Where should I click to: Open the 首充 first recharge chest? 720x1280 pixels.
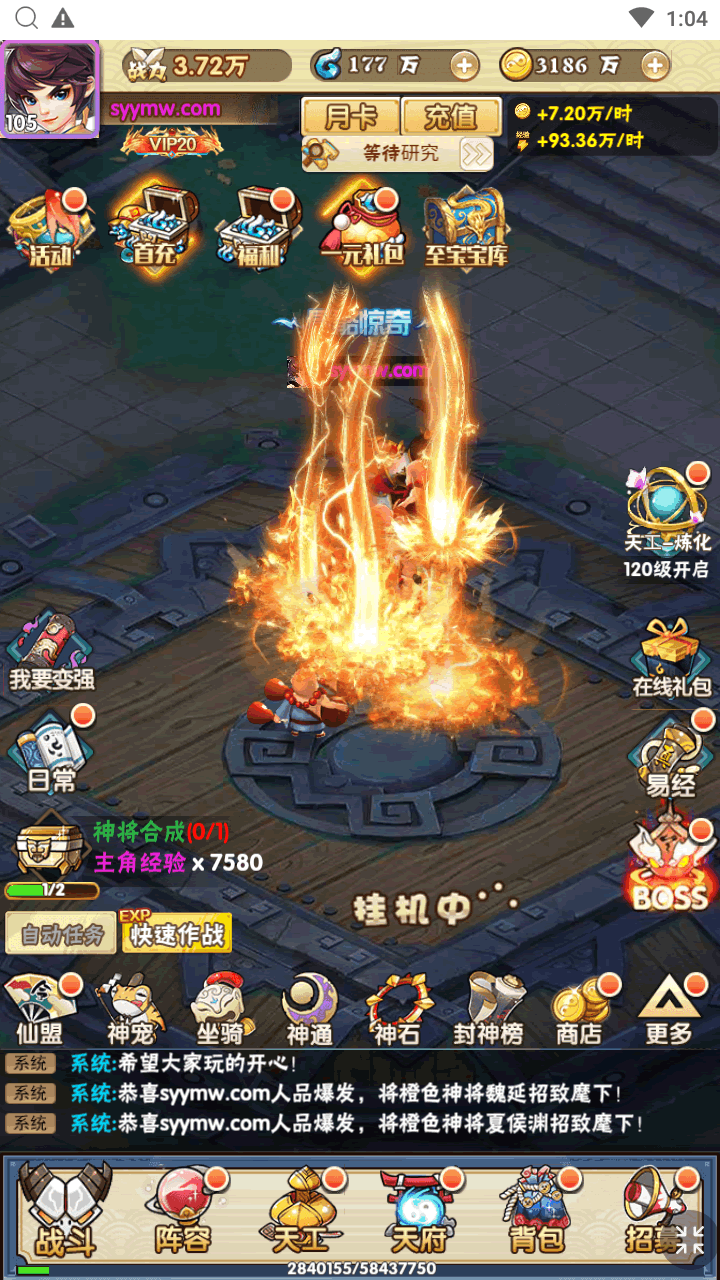(x=155, y=230)
